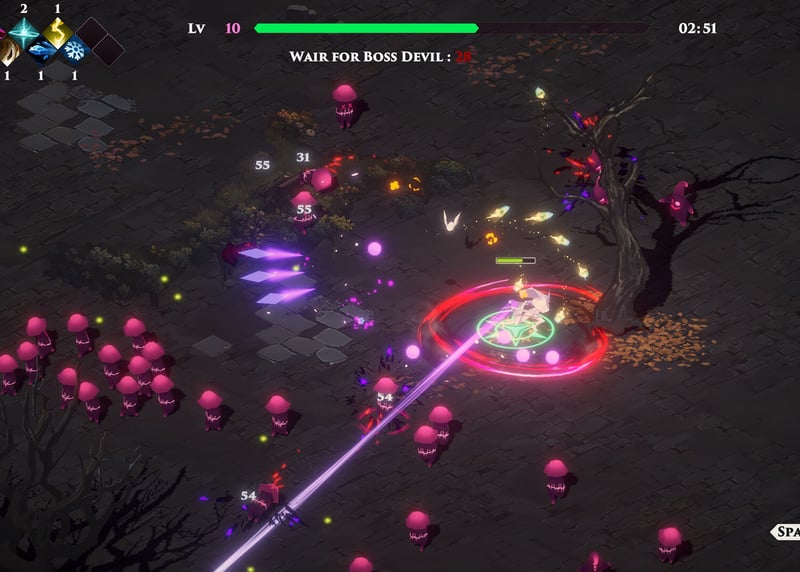Click the blue glowing hand skill icon
This screenshot has height=572, width=800.
pos(40,49)
